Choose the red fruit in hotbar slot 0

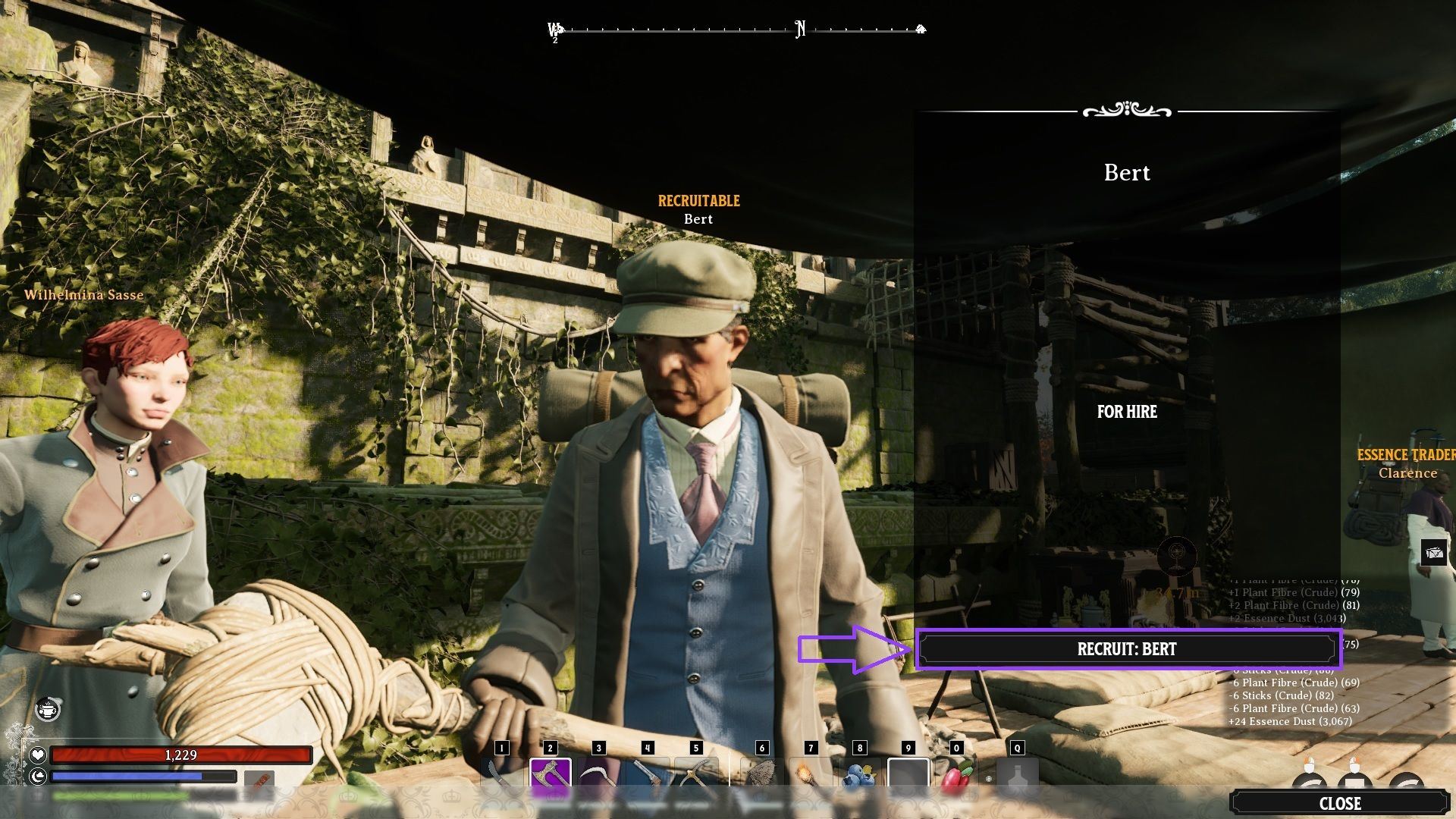click(x=956, y=775)
